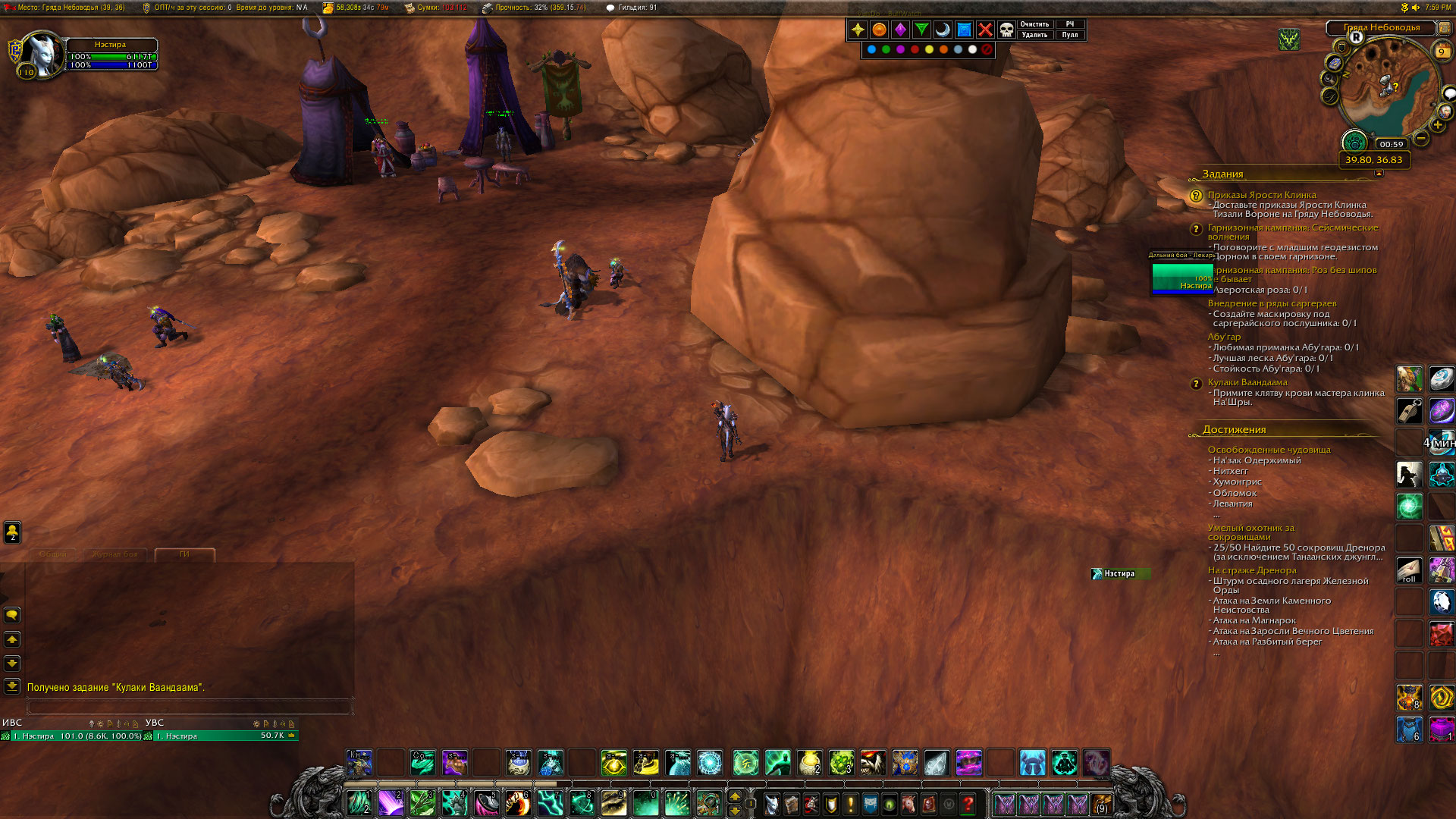Zoom in on the minimap with the plus button
The image size is (1456, 819).
click(x=1437, y=125)
